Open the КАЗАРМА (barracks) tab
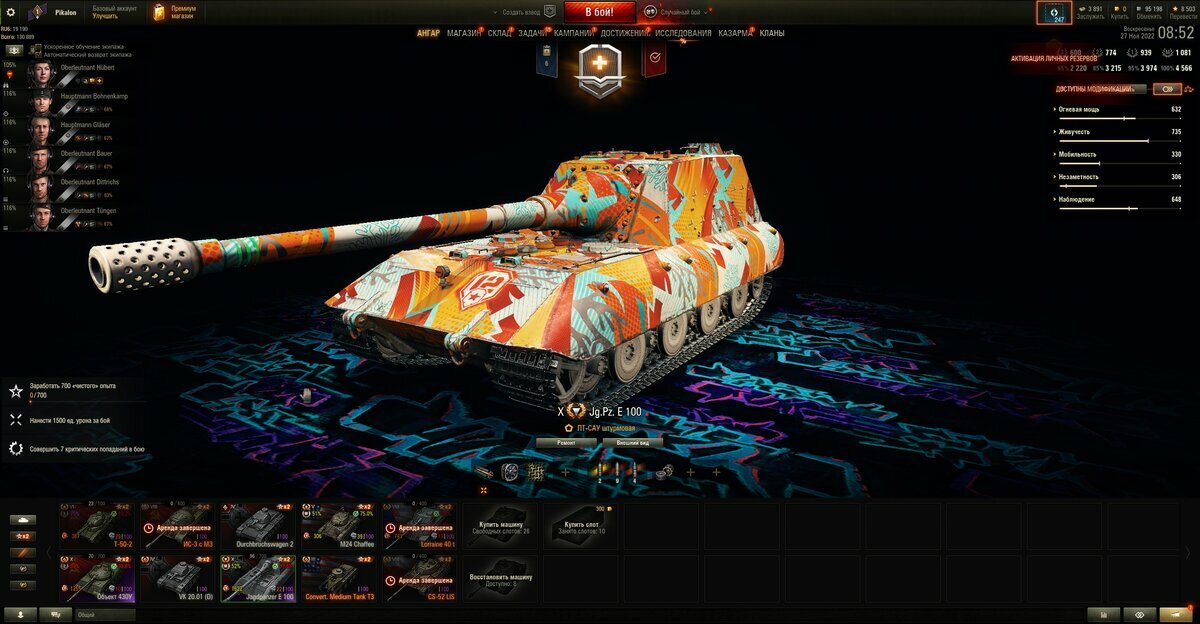 [735, 33]
